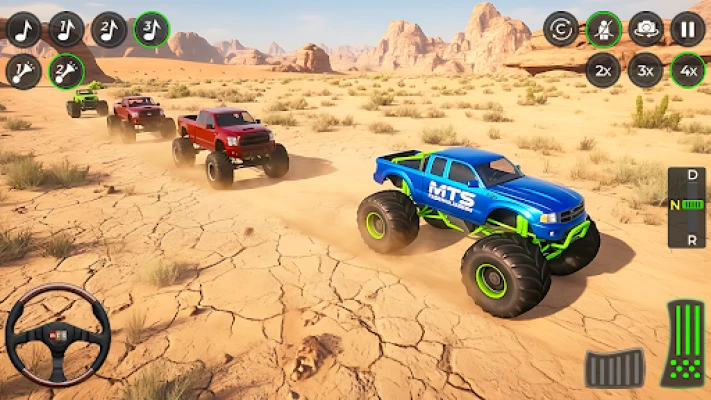Image resolution: width=711 pixels, height=400 pixels.
Task: Toggle the seatbelt driver icon
Action: (603, 29)
